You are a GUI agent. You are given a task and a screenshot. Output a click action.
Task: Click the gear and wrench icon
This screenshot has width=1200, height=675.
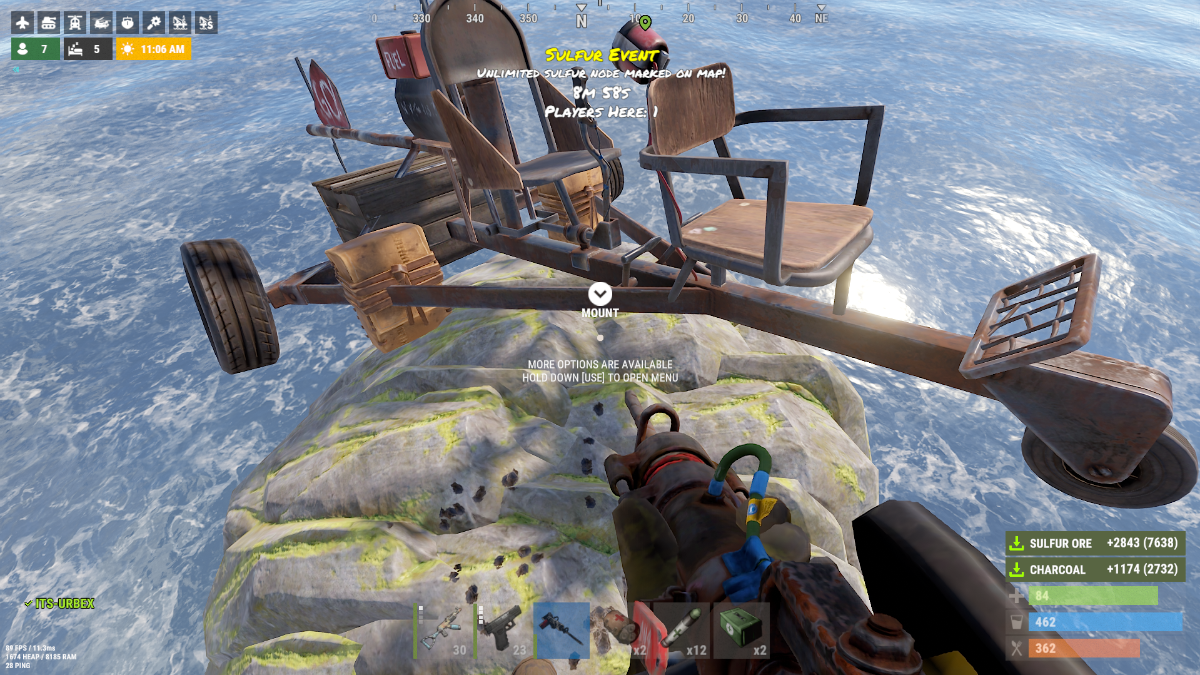pos(153,22)
